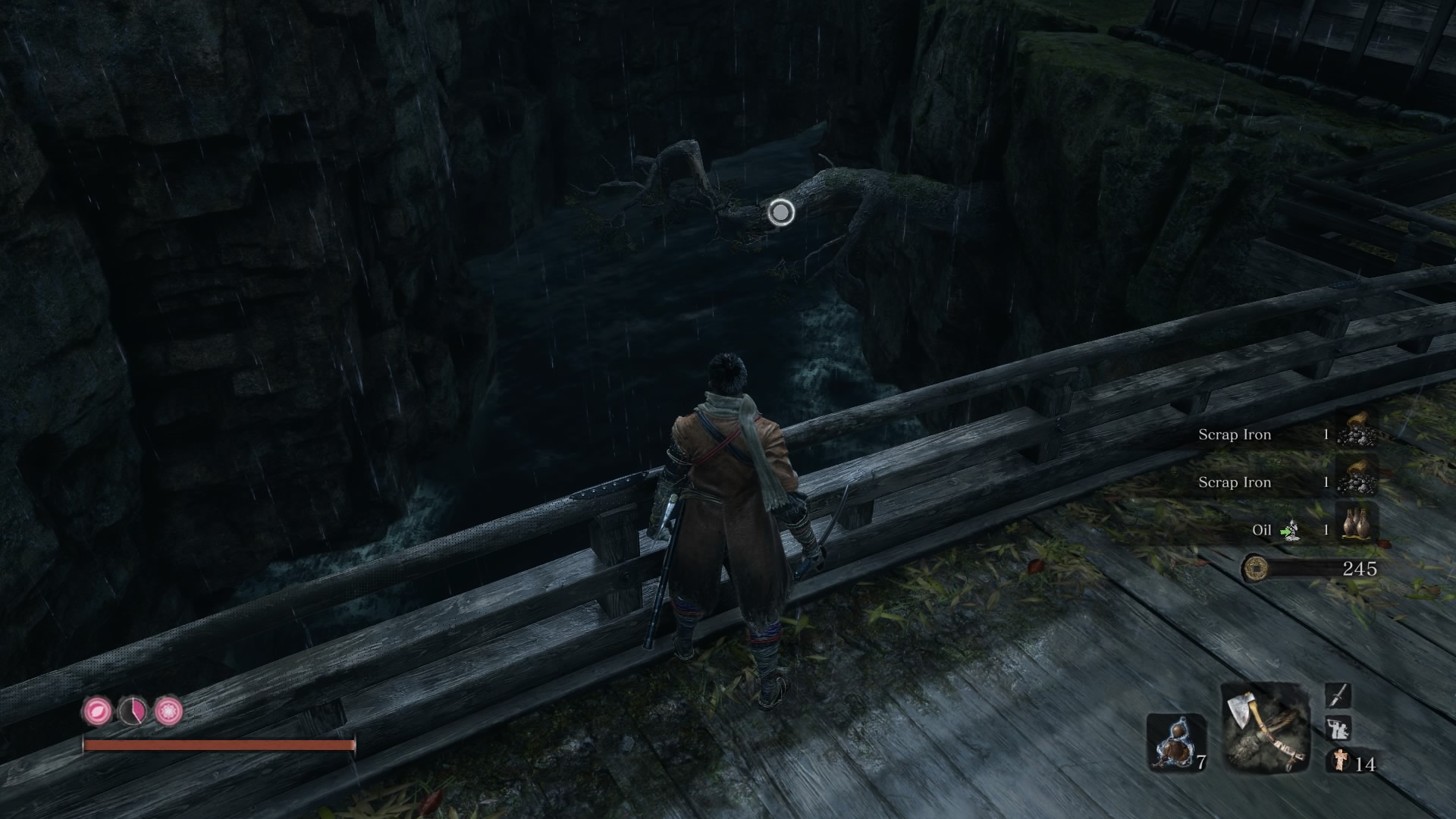Click the first Scrap Iron pickup icon
The width and height of the screenshot is (1456, 819).
click(x=1359, y=435)
